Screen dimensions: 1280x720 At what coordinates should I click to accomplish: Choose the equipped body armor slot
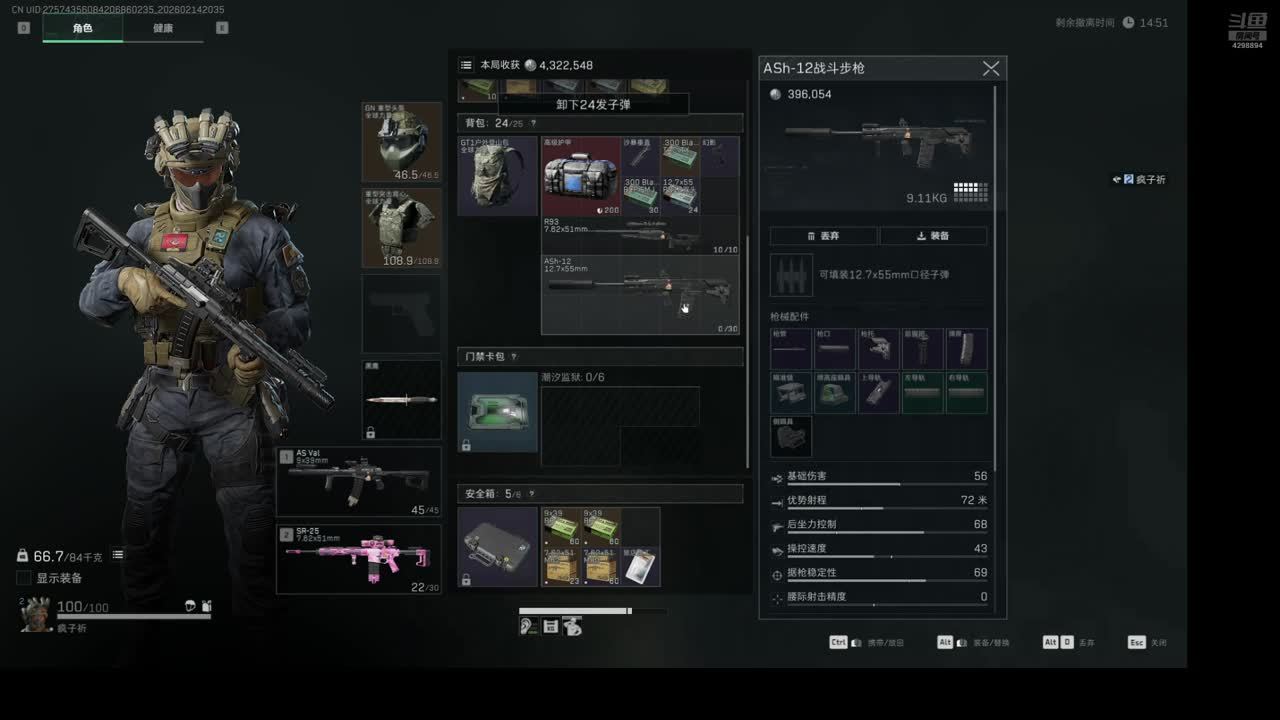tap(401, 227)
